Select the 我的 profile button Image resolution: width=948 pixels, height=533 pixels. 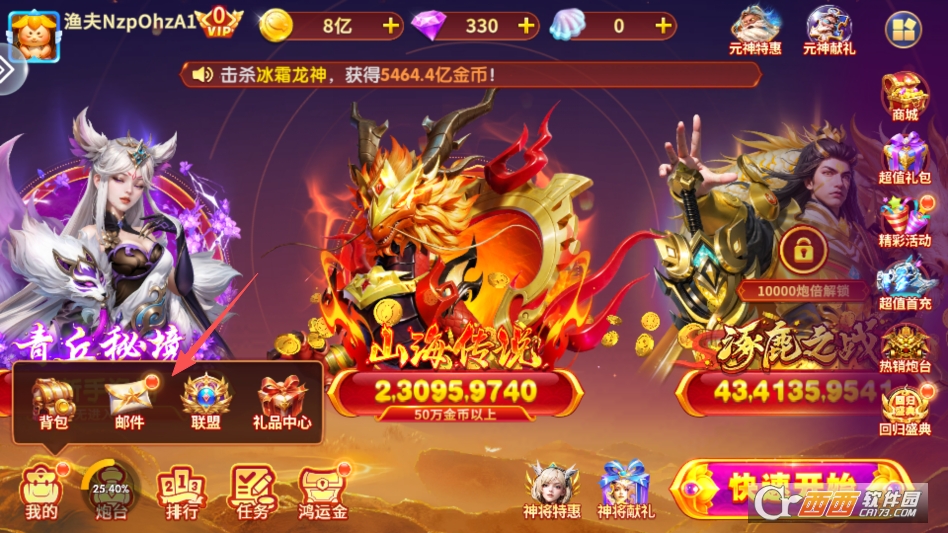click(41, 491)
